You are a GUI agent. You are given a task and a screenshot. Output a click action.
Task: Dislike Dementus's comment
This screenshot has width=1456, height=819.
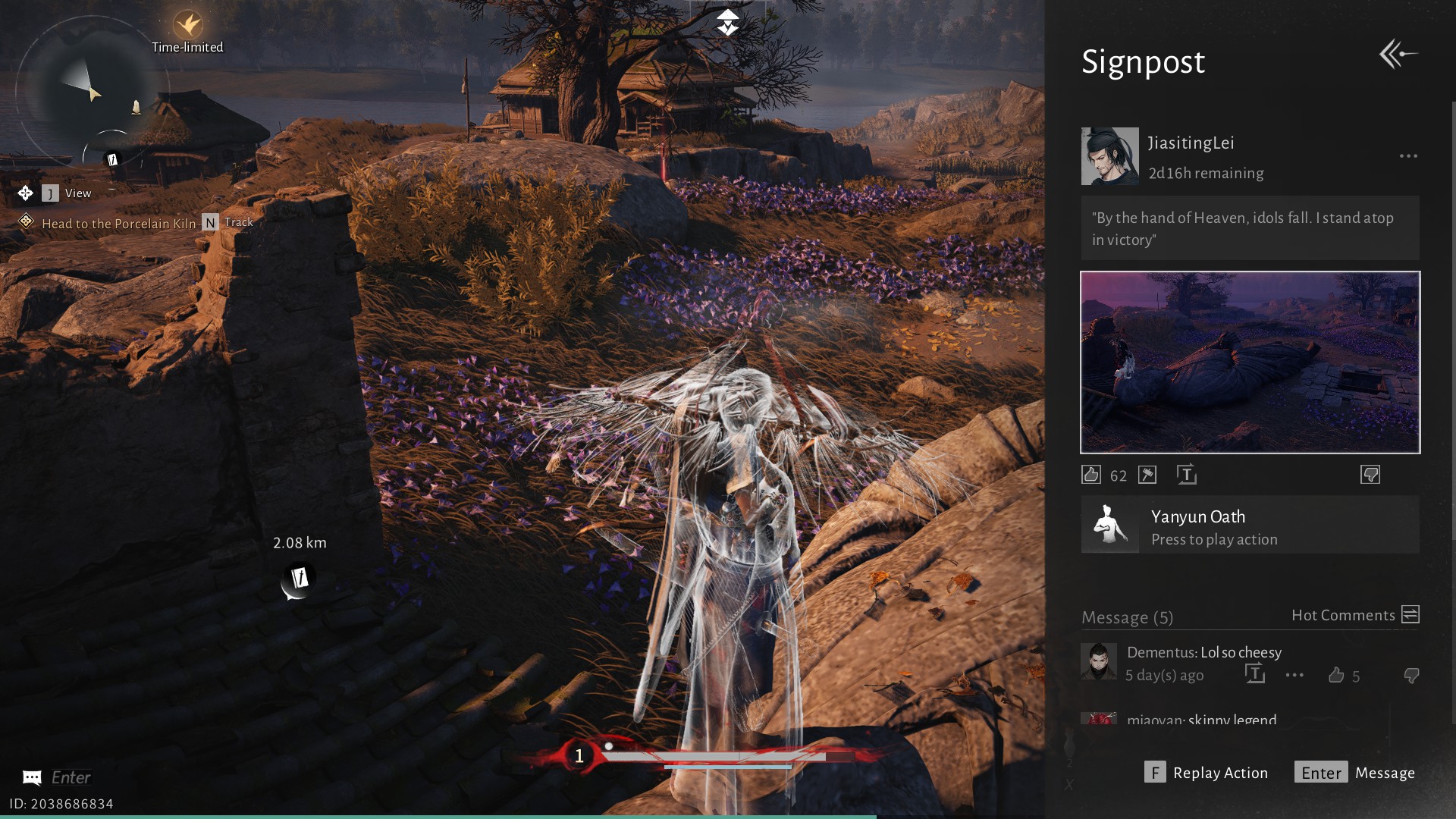click(1411, 675)
